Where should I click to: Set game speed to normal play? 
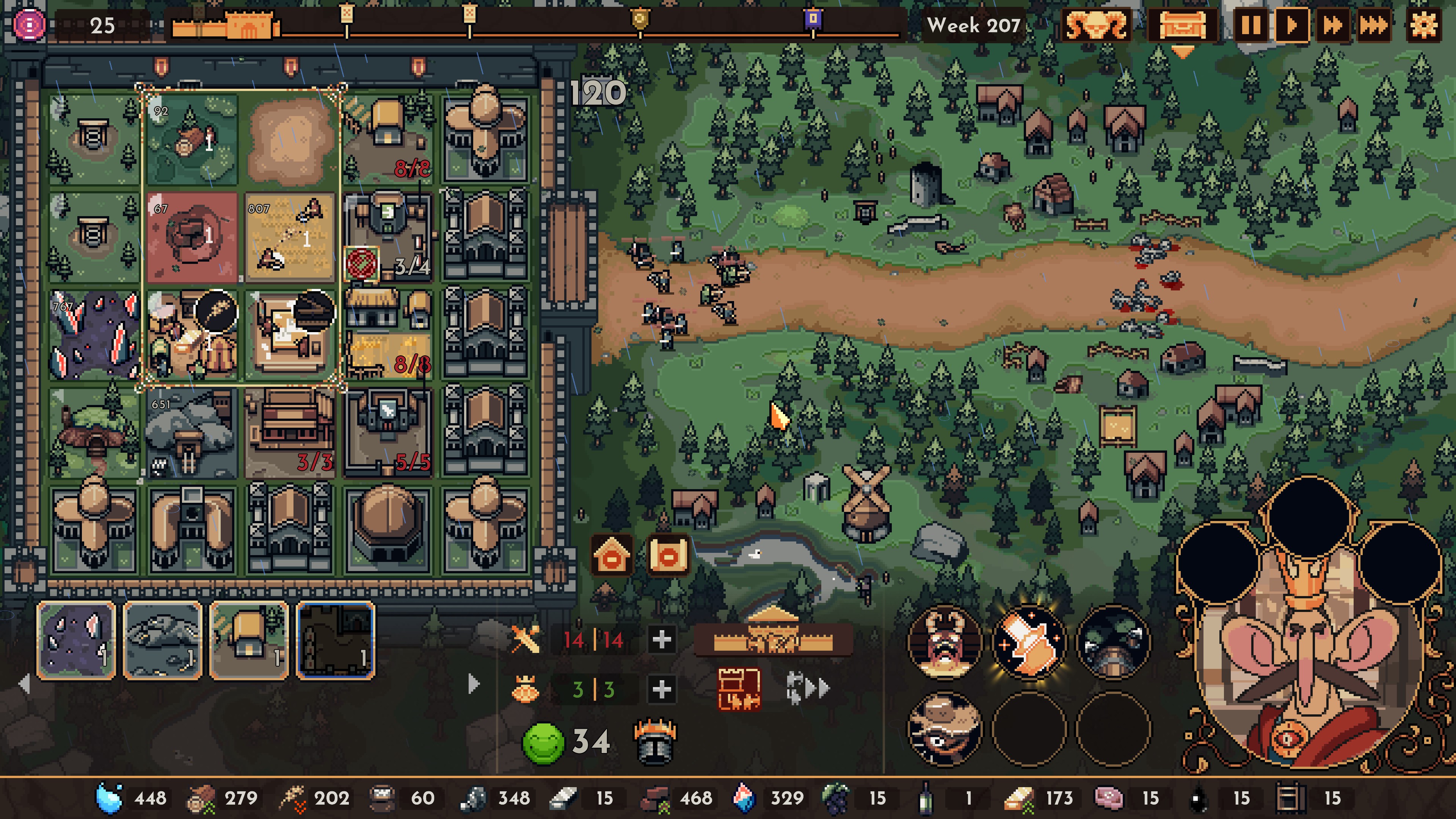pos(1291,25)
